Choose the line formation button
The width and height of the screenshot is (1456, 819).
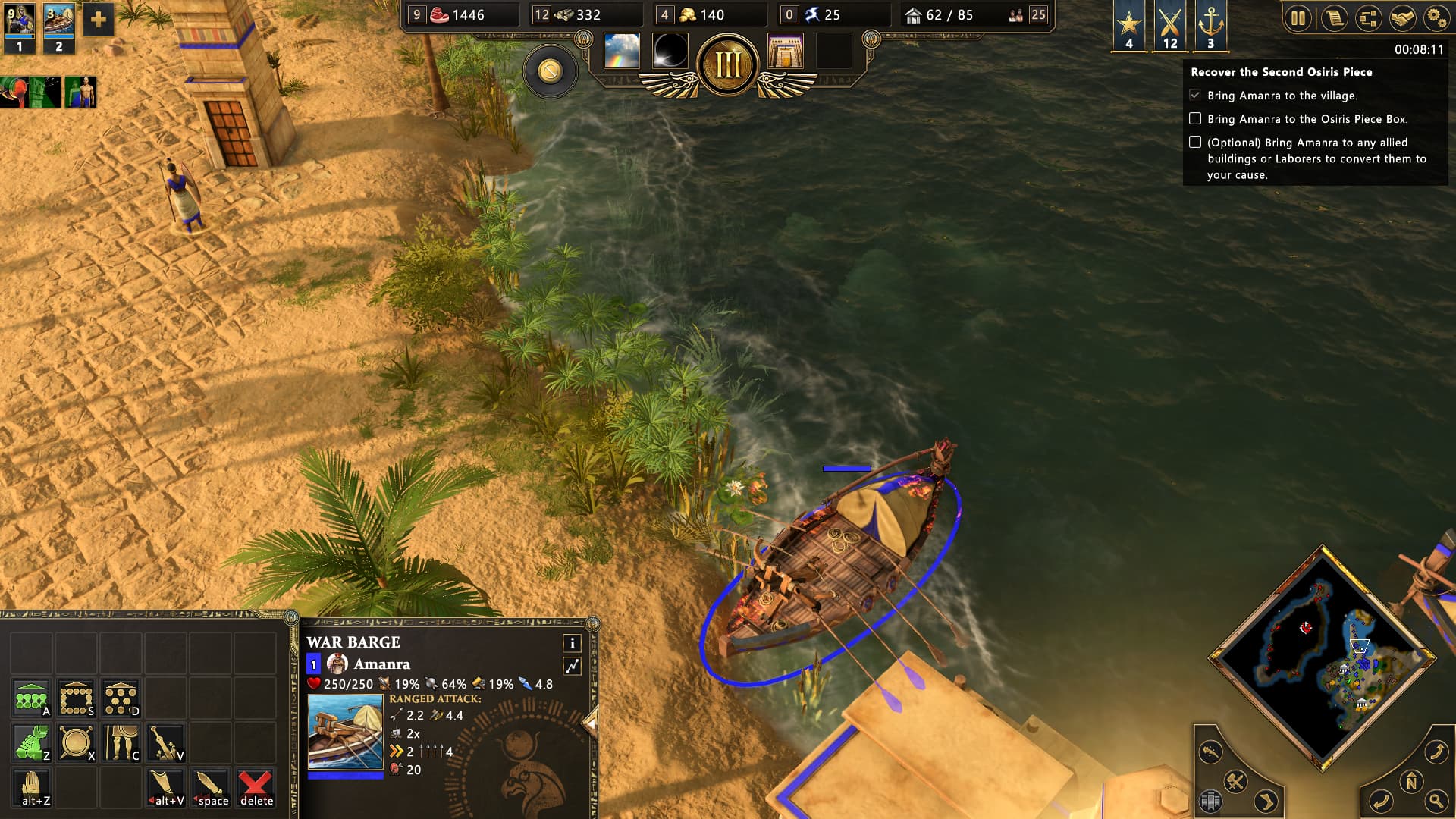click(x=32, y=698)
